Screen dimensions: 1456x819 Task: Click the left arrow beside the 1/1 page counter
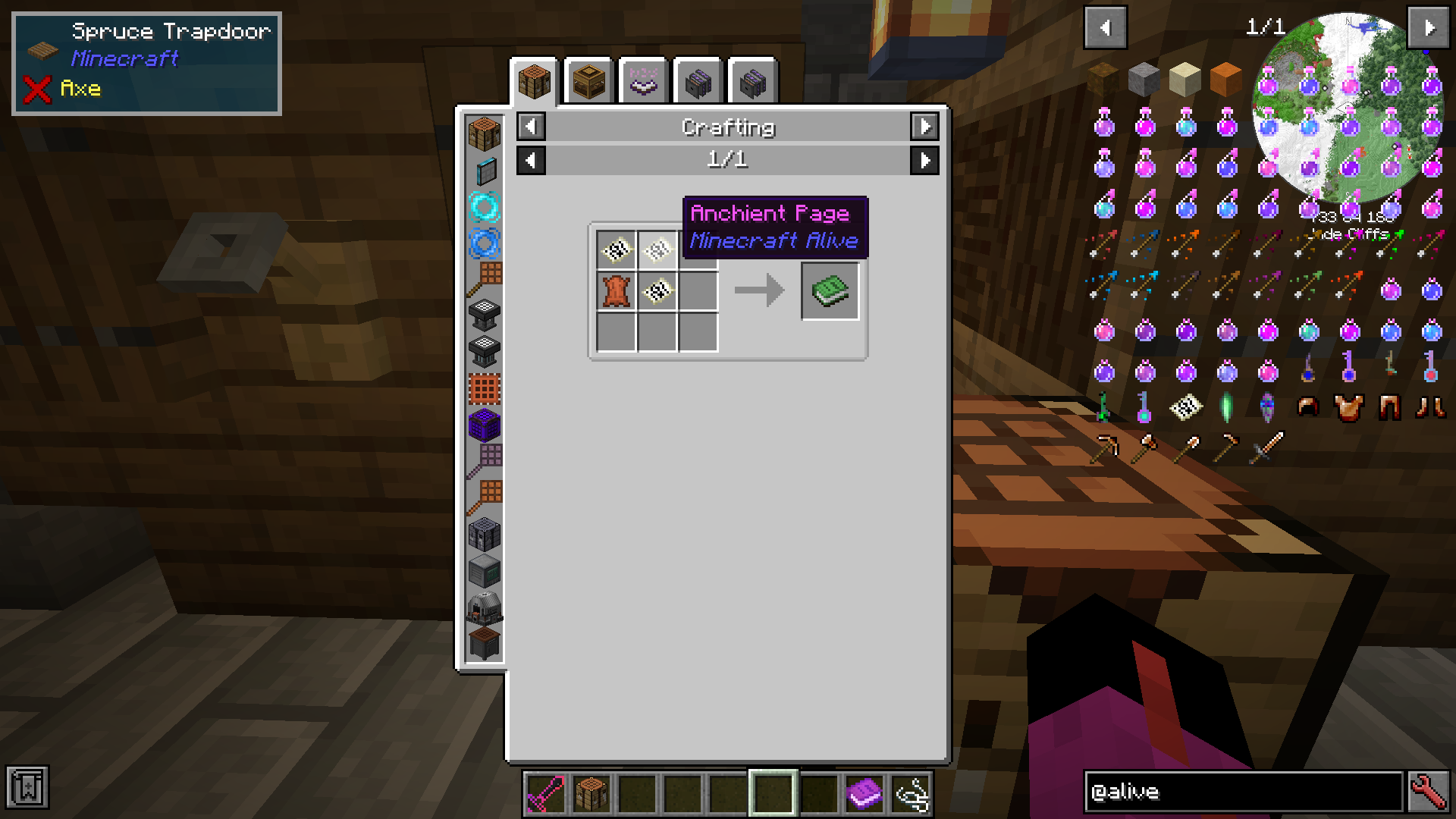(x=530, y=160)
